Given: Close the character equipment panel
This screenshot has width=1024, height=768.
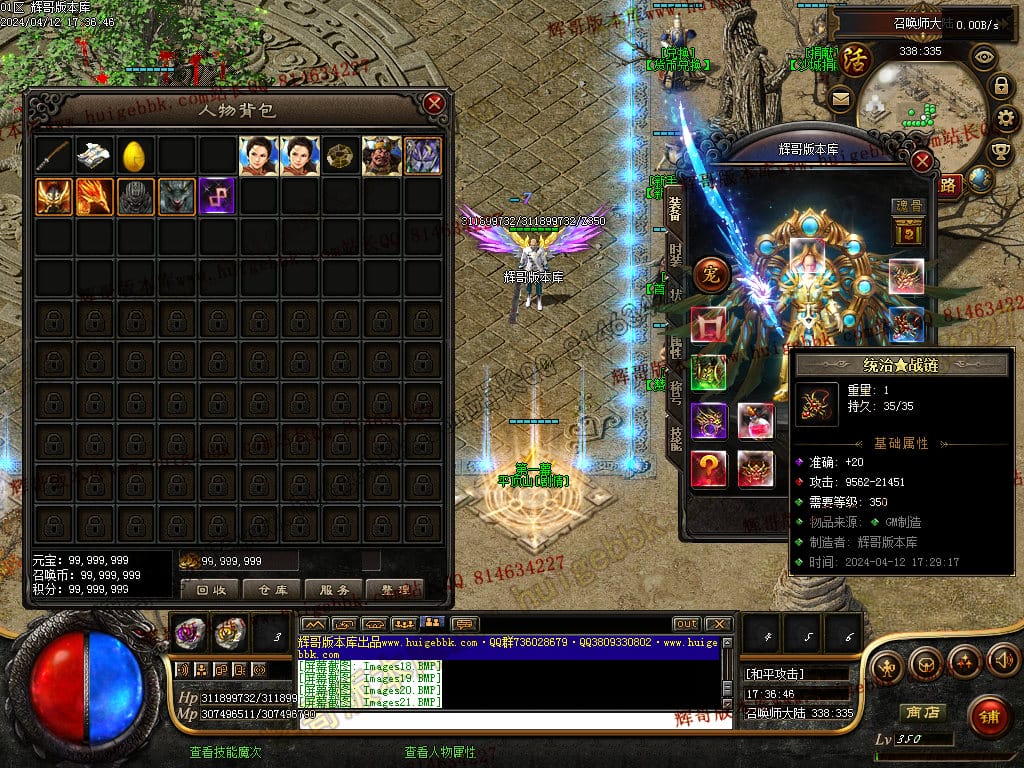Looking at the screenshot, I should [x=923, y=161].
